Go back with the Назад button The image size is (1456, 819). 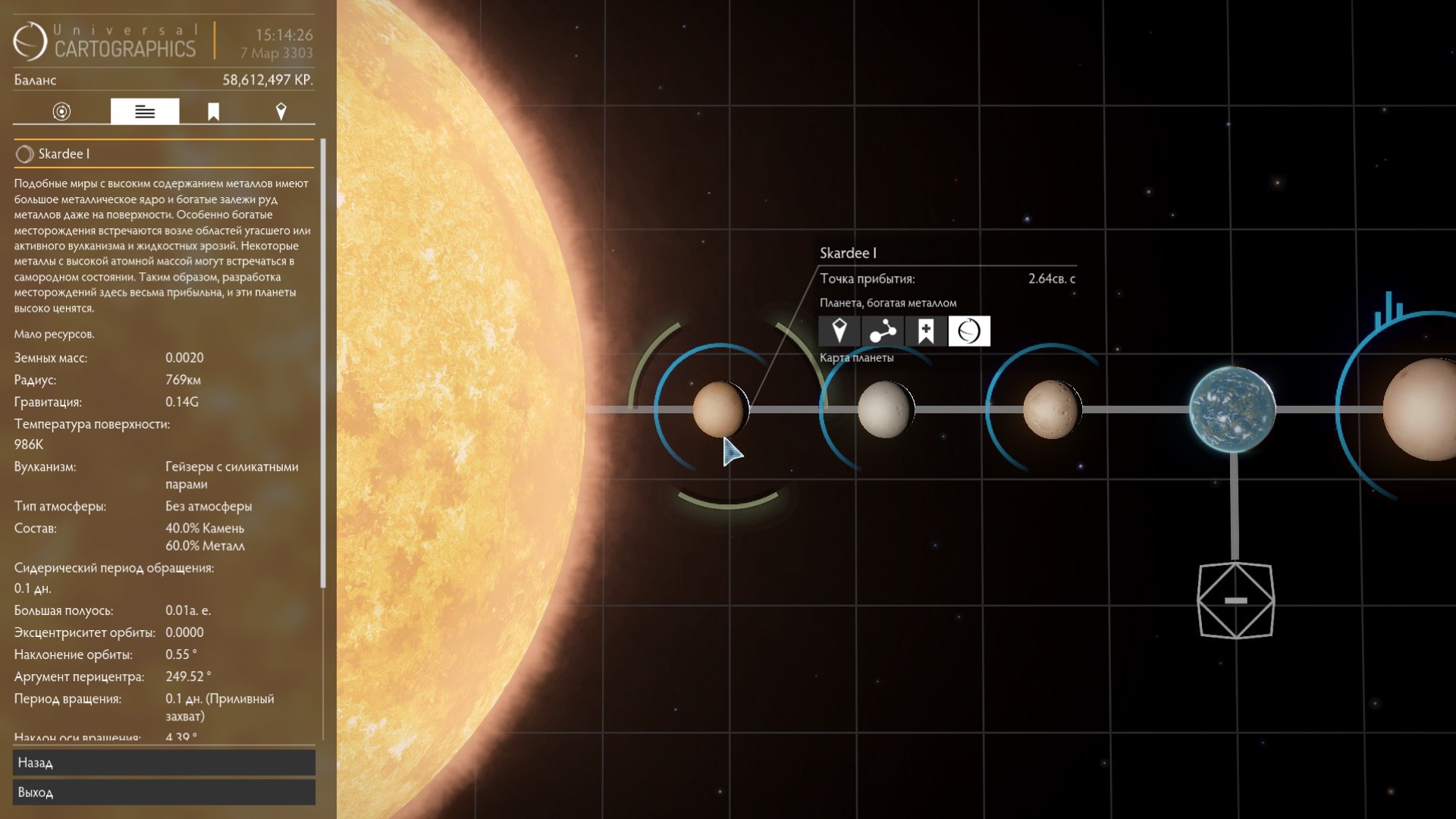(x=164, y=763)
